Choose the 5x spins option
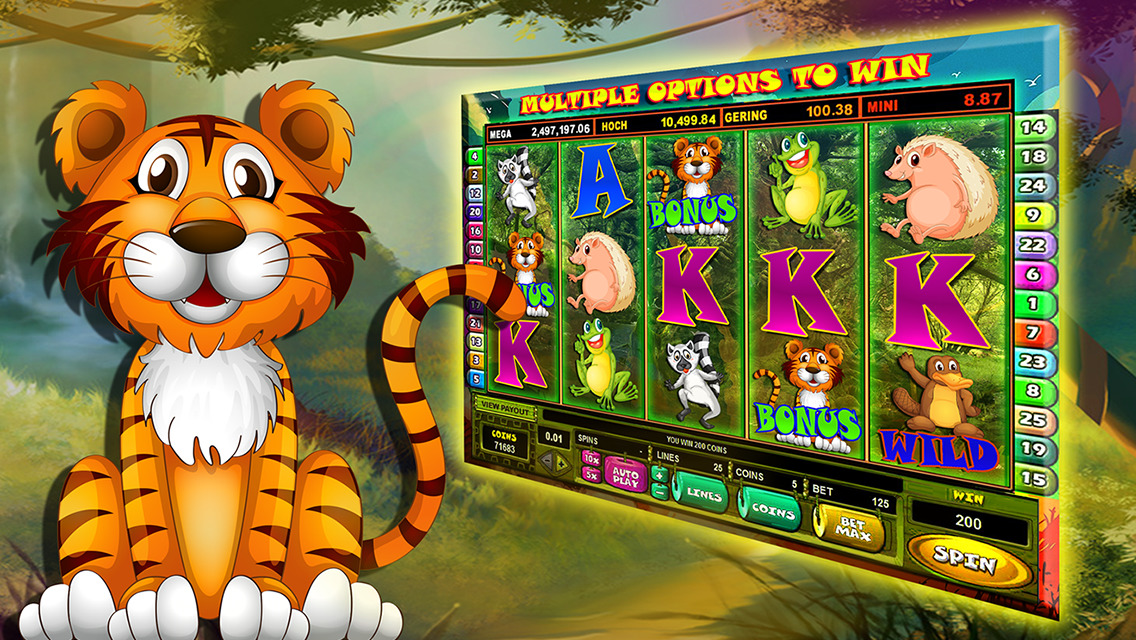 (590, 475)
